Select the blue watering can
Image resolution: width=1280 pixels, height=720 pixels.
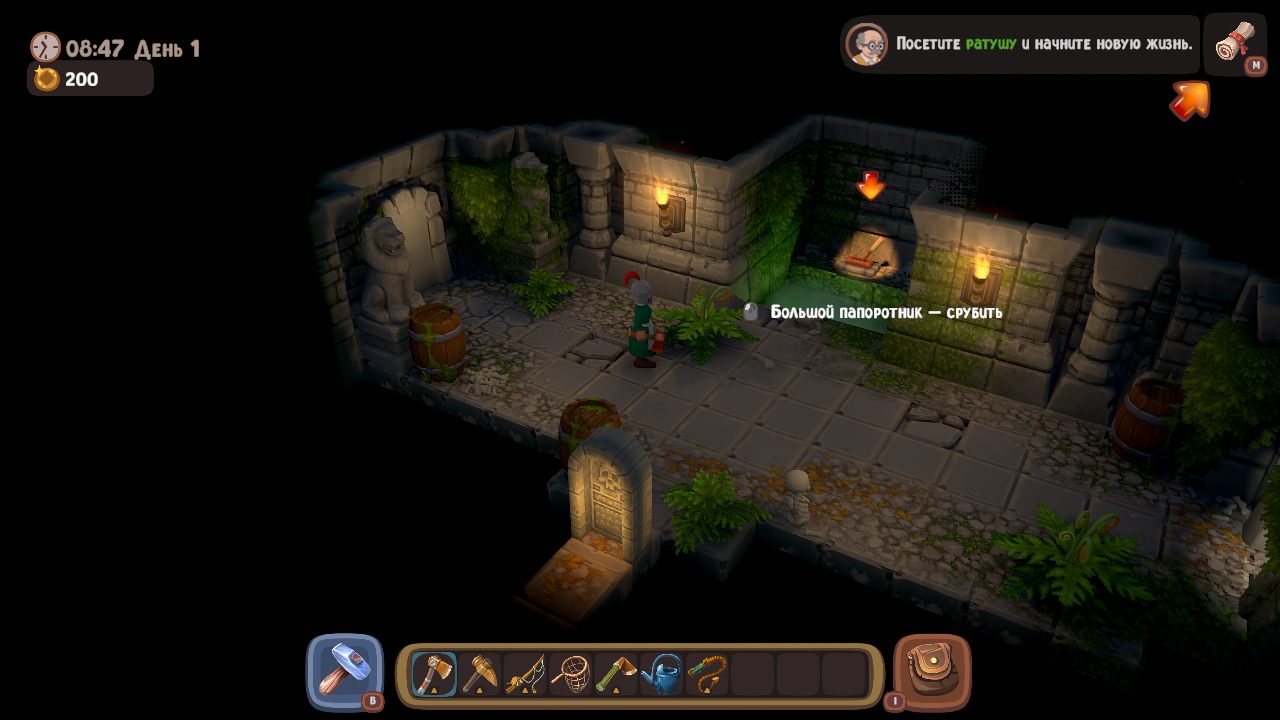pyautogui.click(x=661, y=674)
